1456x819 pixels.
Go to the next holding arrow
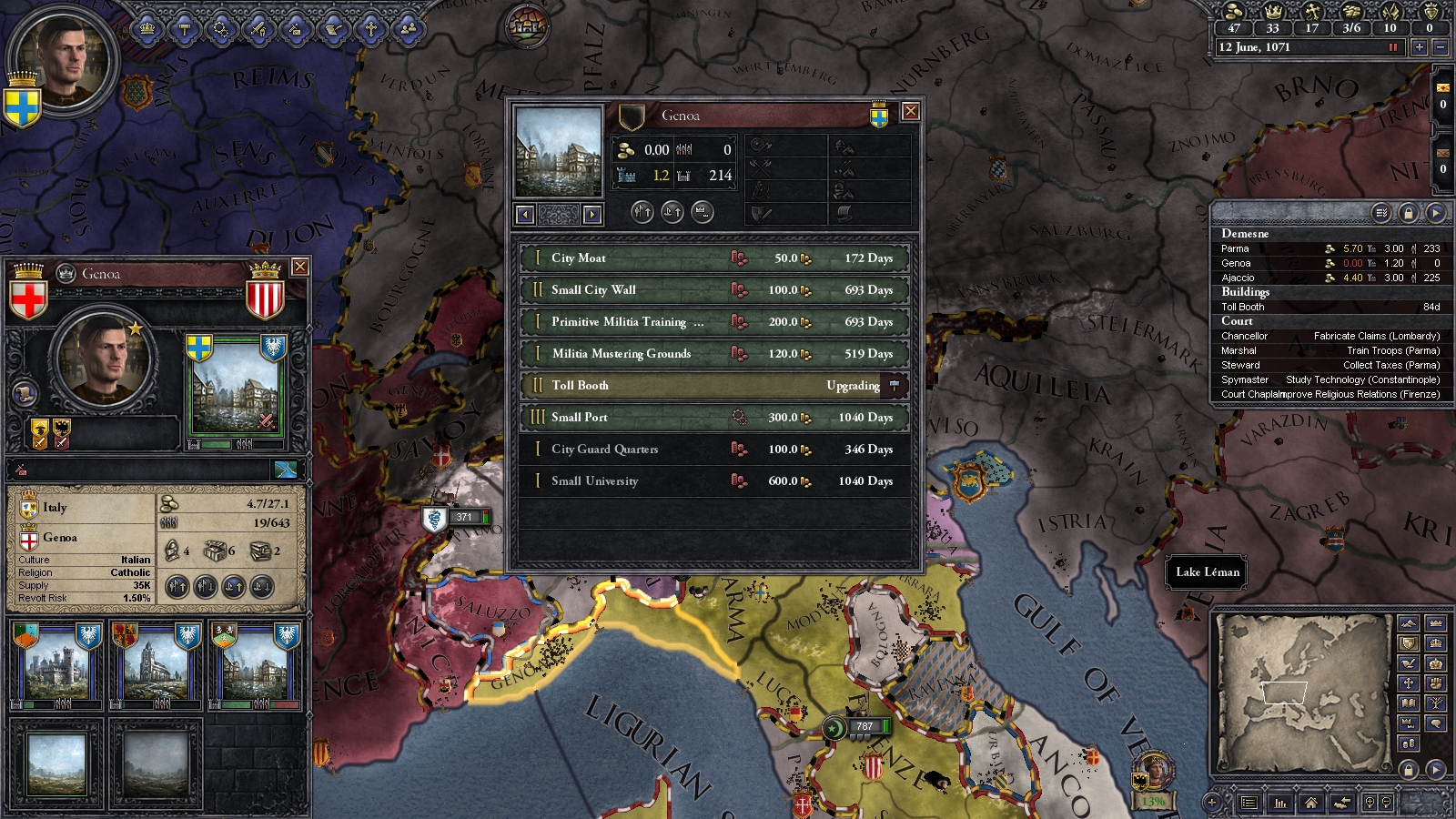(592, 215)
